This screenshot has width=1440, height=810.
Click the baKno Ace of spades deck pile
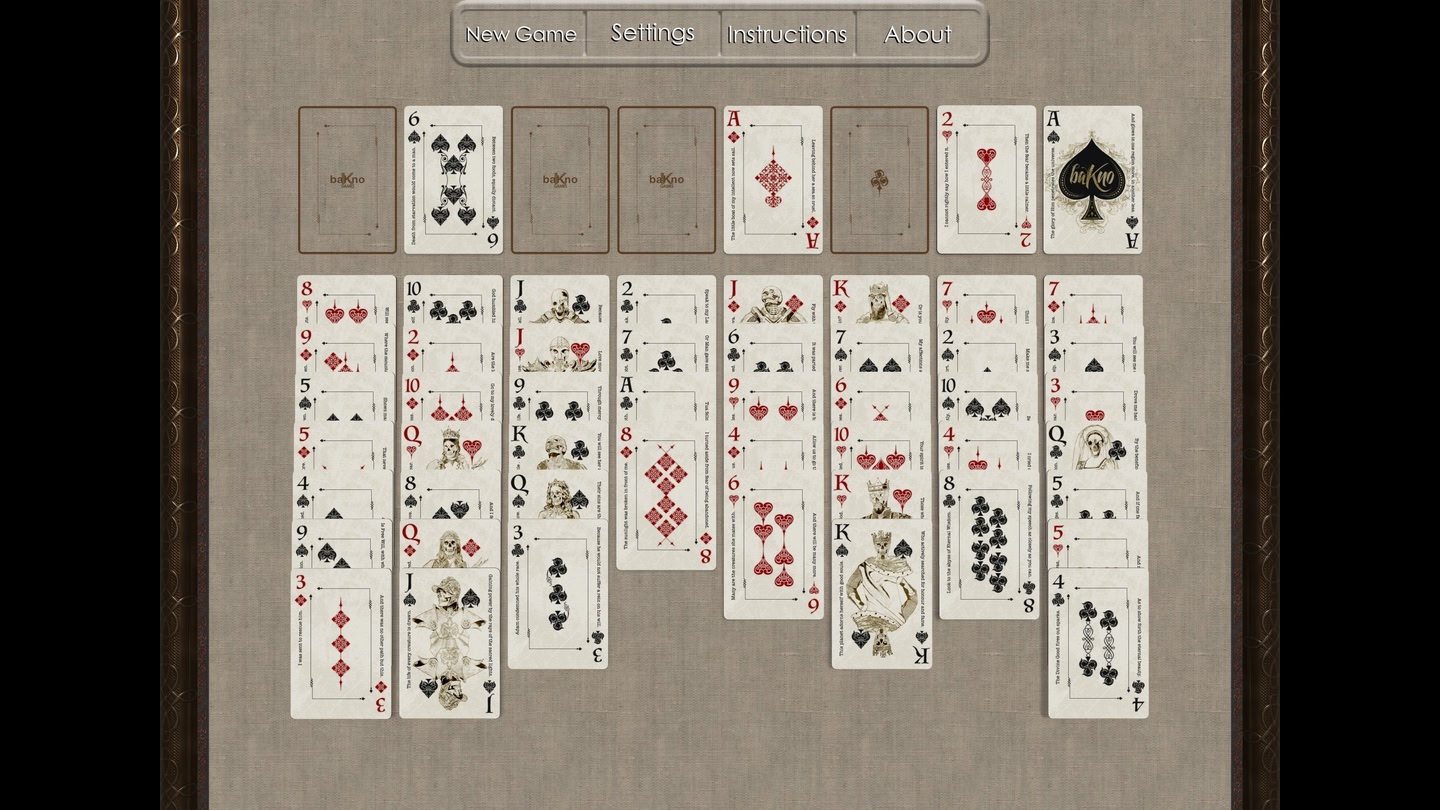1092,180
